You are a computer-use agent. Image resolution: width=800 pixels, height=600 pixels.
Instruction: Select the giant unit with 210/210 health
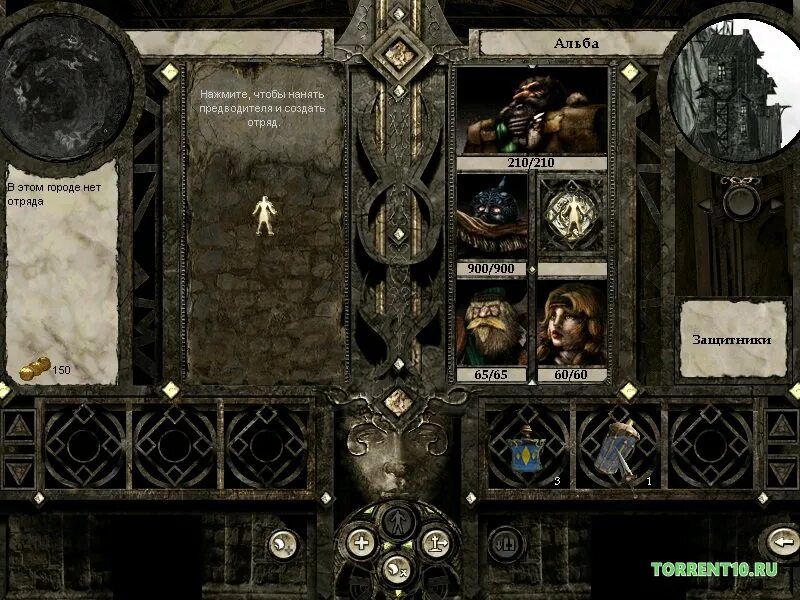coord(531,112)
